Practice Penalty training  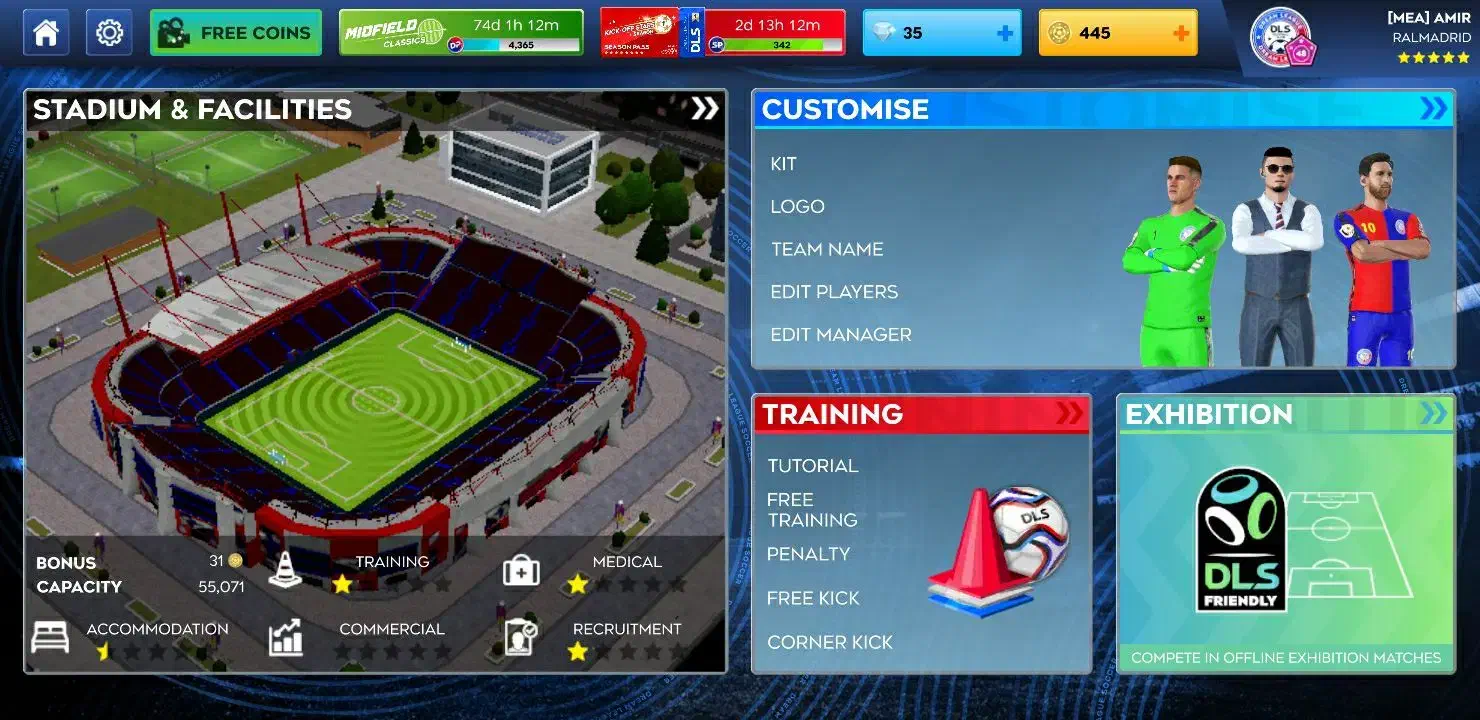[808, 554]
